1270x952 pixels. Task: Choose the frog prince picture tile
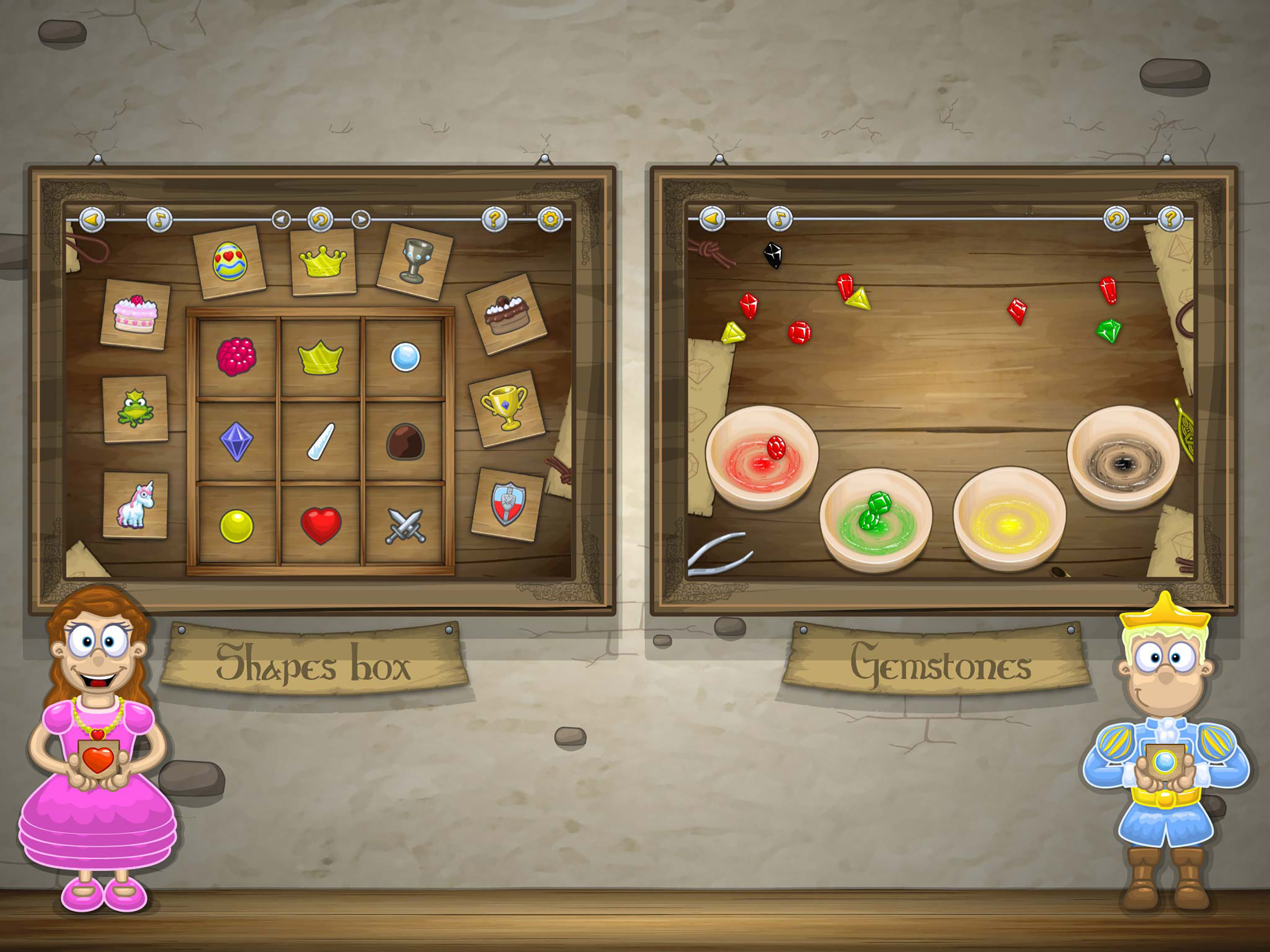point(135,409)
